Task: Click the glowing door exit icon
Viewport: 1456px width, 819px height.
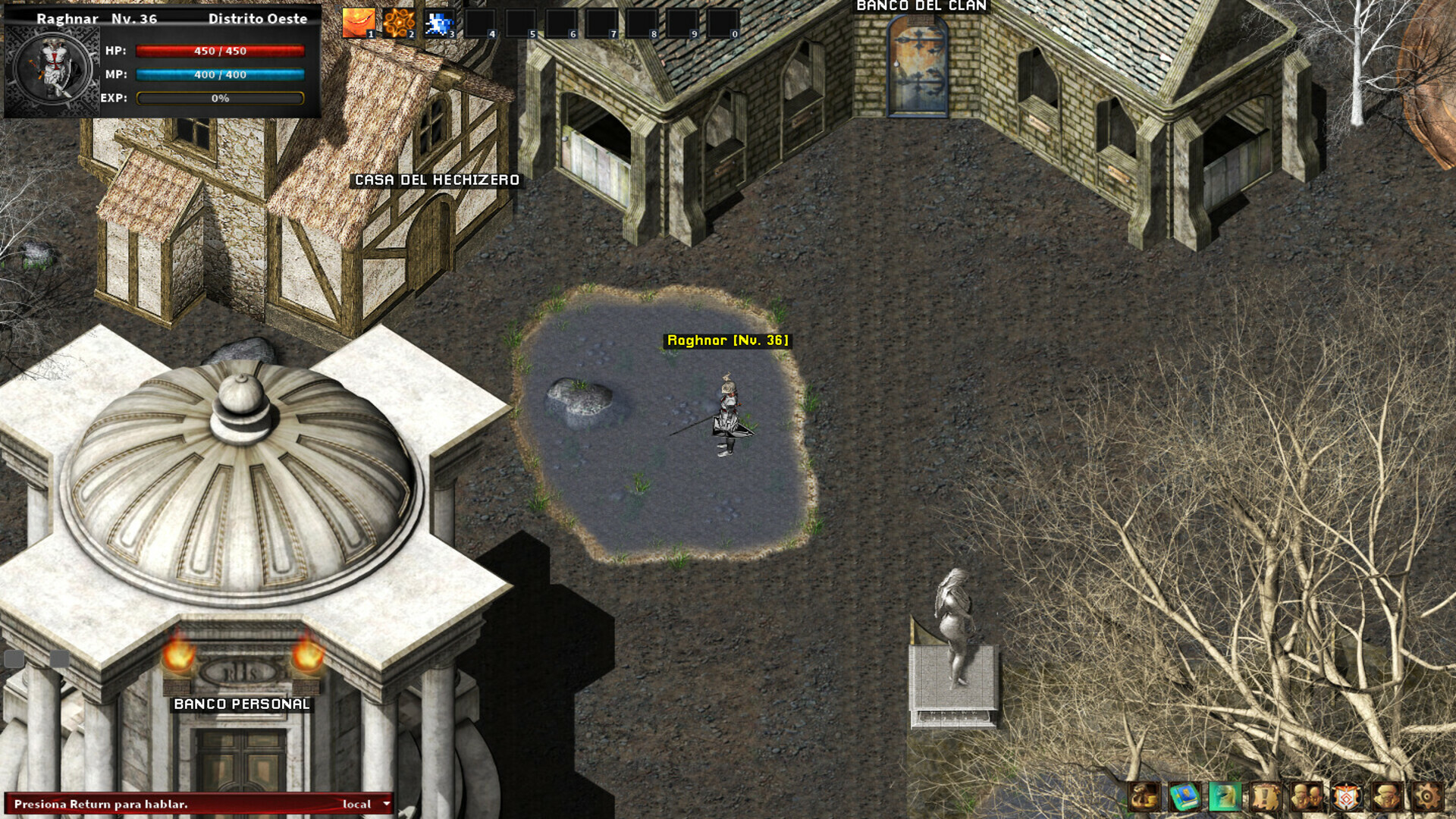Action: click(1224, 797)
